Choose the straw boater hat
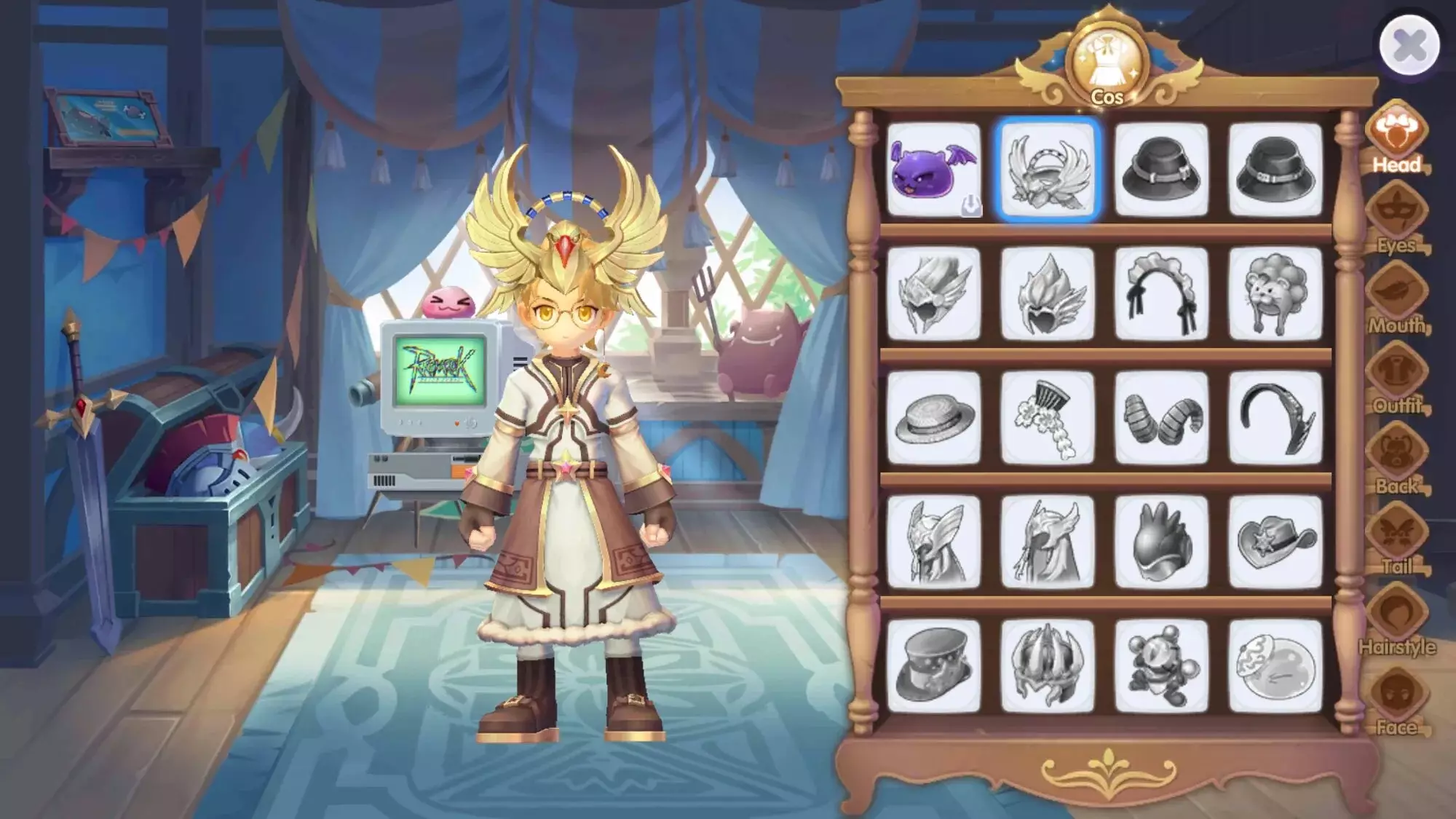This screenshot has height=819, width=1456. (x=933, y=418)
